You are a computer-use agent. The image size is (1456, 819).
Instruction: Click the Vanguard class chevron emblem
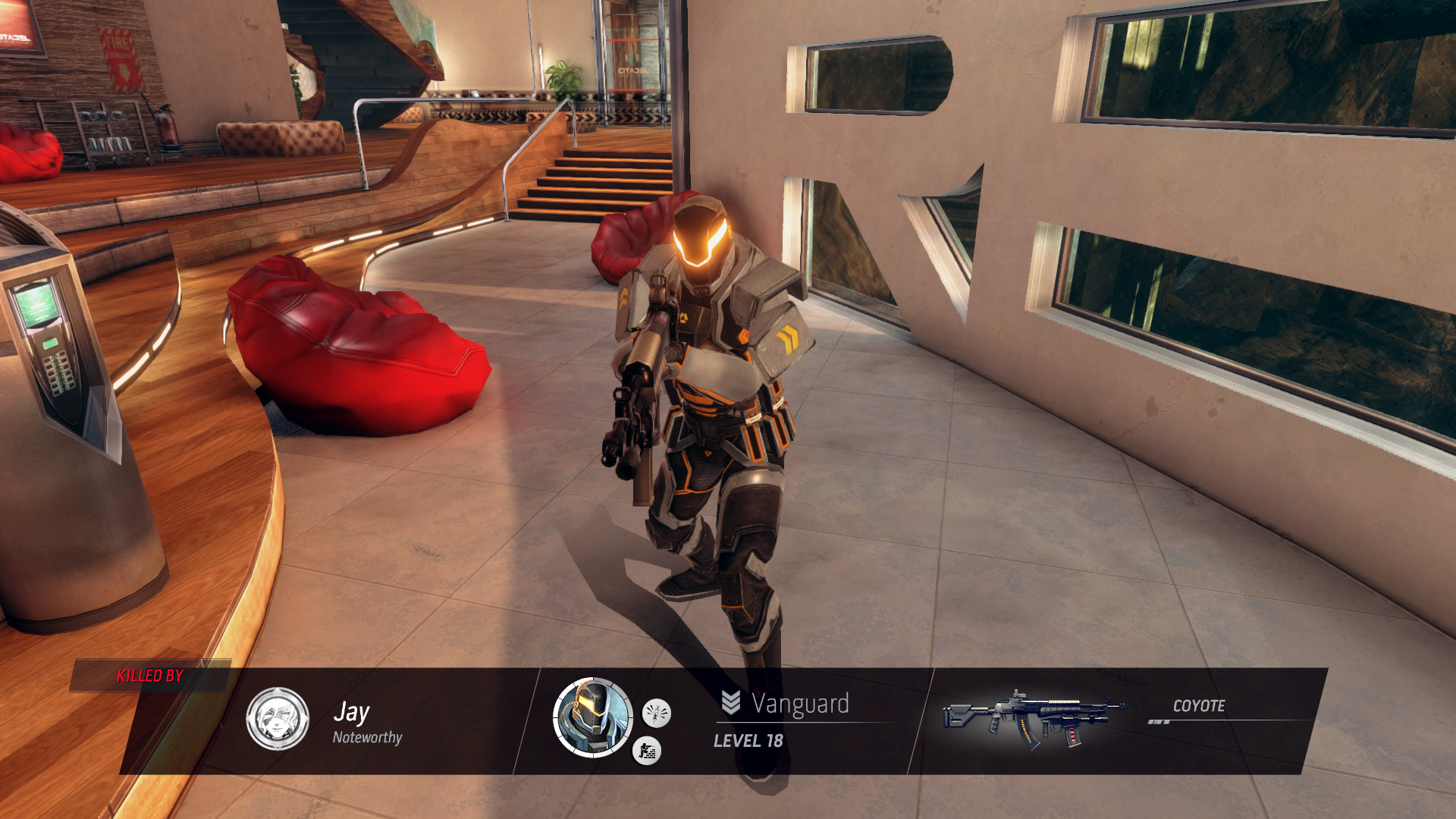point(730,703)
